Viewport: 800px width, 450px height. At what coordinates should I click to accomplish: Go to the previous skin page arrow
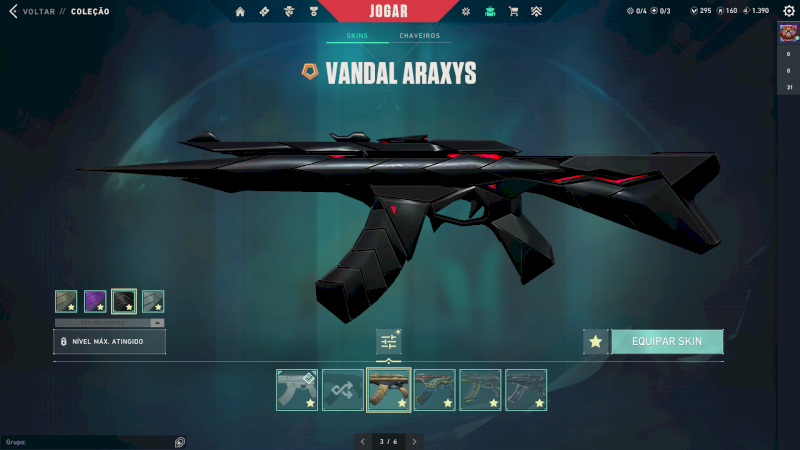pos(363,441)
